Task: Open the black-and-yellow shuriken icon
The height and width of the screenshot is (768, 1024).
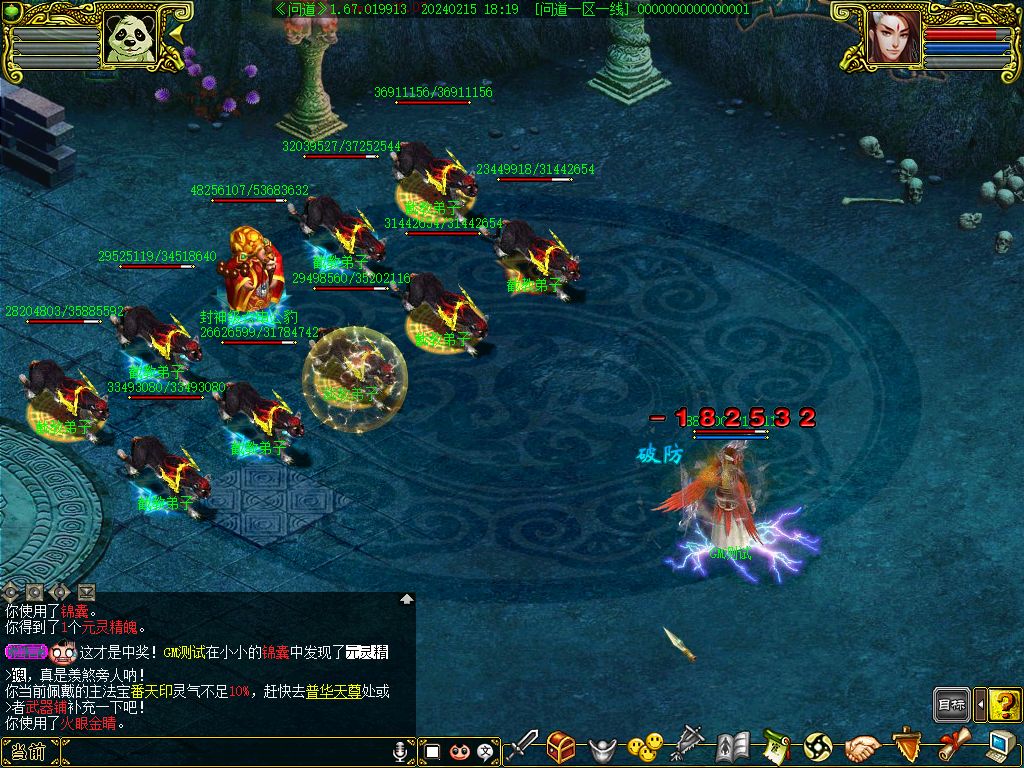Action: click(x=818, y=746)
